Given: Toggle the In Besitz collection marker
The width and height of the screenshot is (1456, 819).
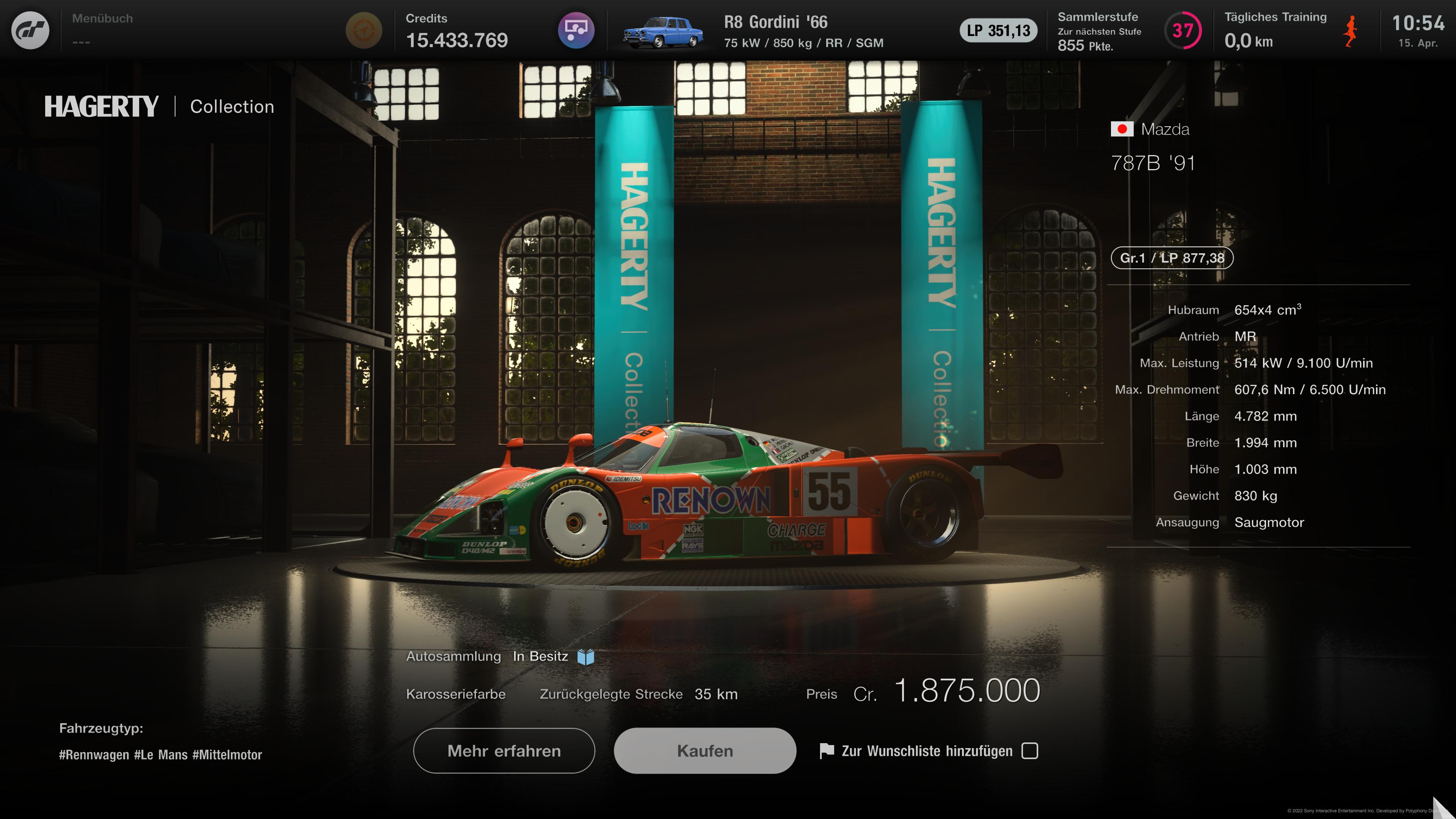Looking at the screenshot, I should coord(540,656).
